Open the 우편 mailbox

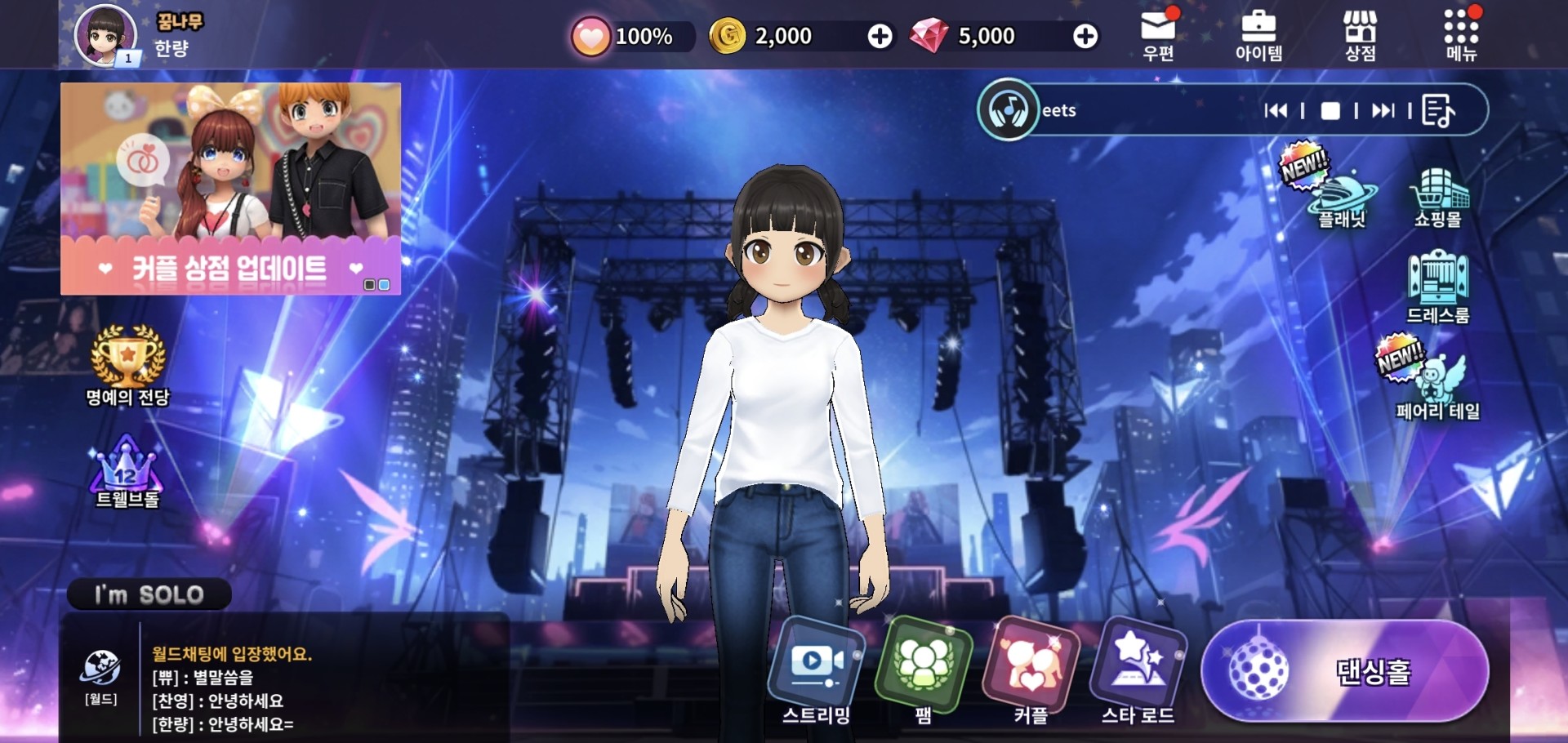(1158, 34)
